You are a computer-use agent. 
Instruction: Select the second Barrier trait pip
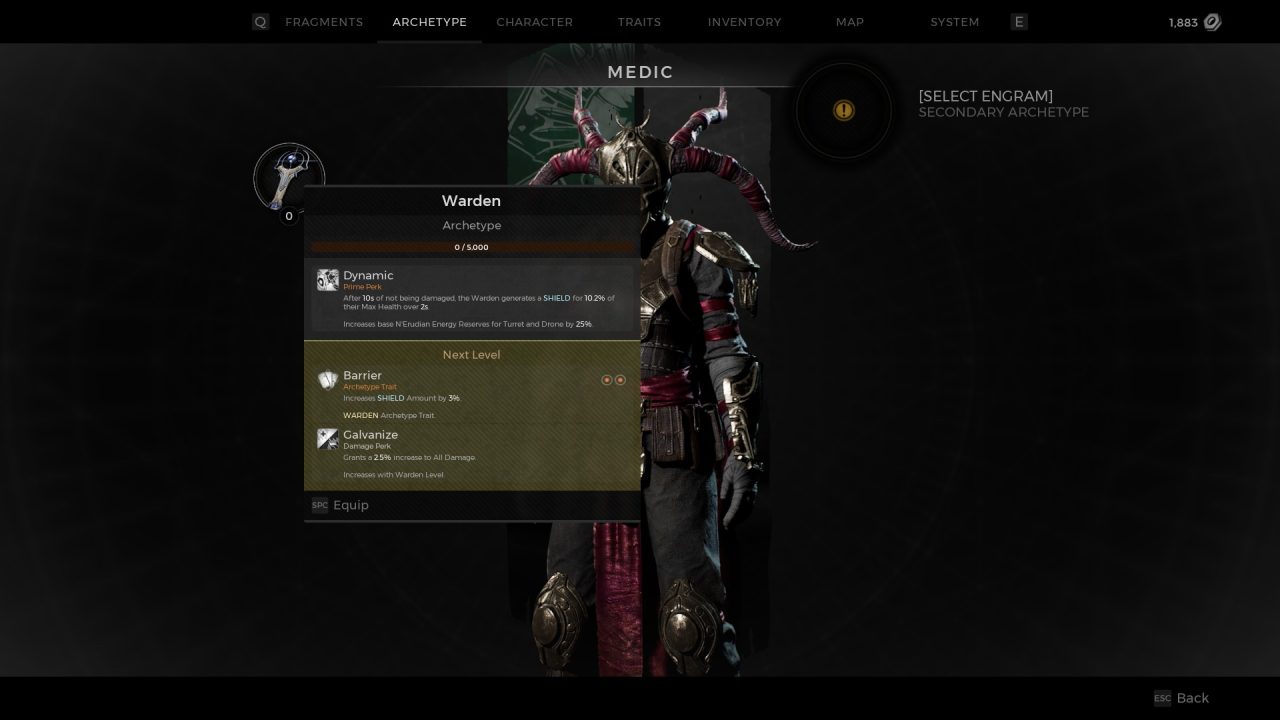pyautogui.click(x=620, y=380)
